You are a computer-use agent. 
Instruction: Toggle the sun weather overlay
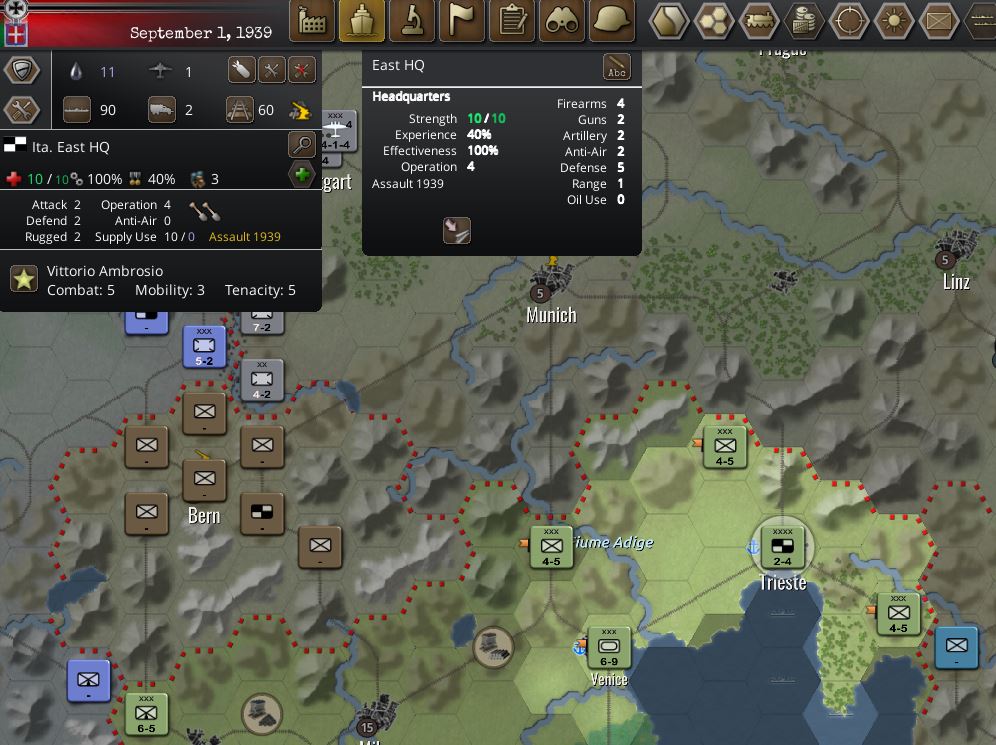(x=894, y=20)
